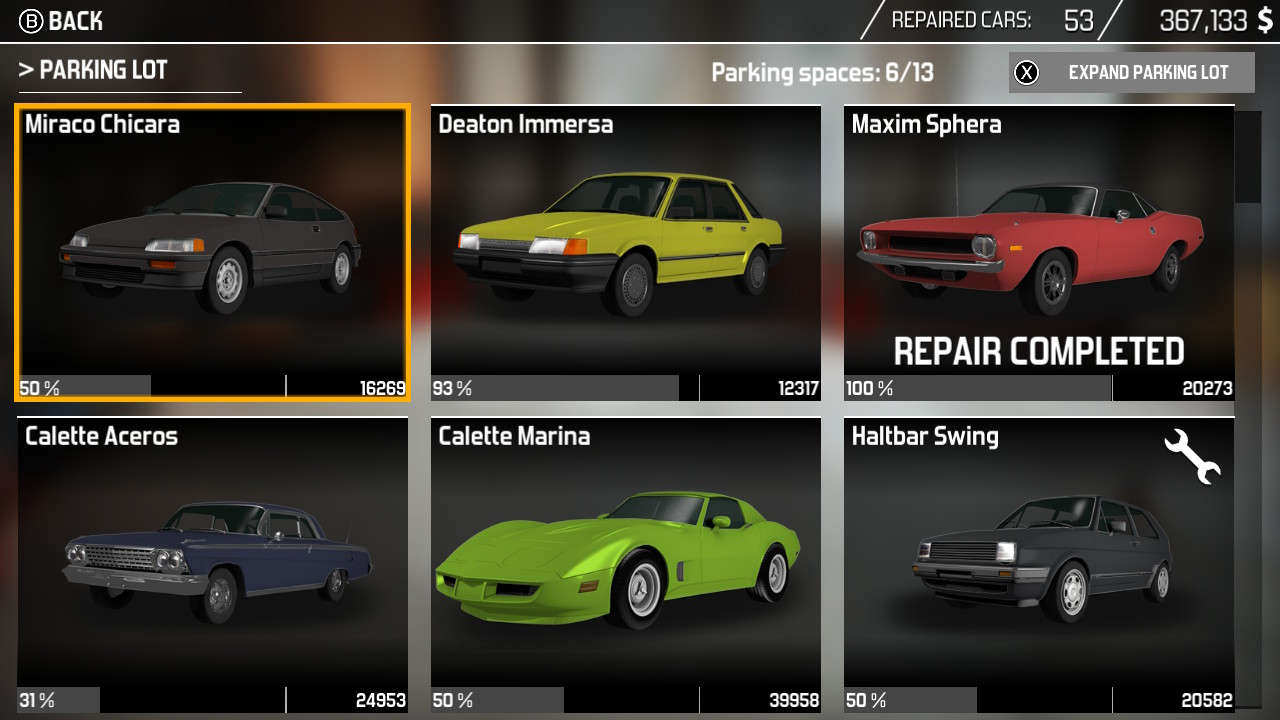Choose the green Calette Marina
The width and height of the screenshot is (1280, 720).
click(x=626, y=565)
